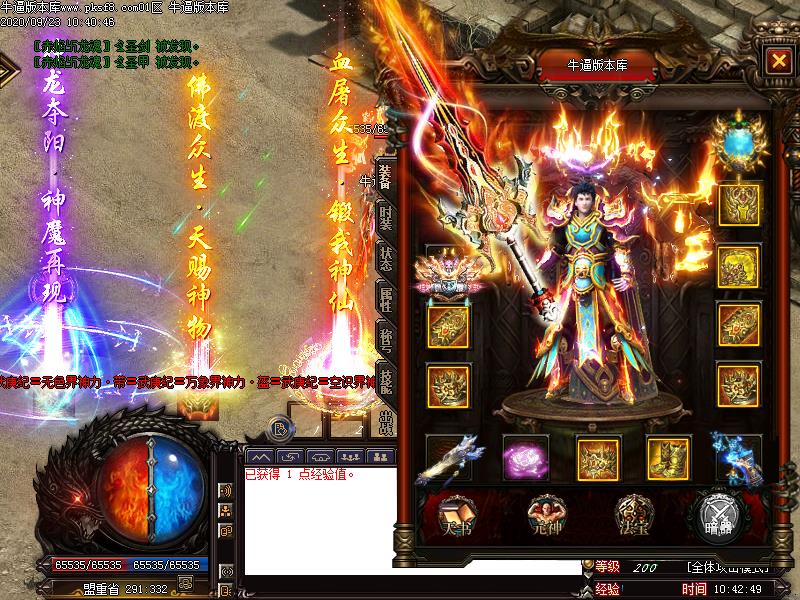Select the purple glowing orb equipment slot
This screenshot has width=800, height=600.
[x=525, y=458]
